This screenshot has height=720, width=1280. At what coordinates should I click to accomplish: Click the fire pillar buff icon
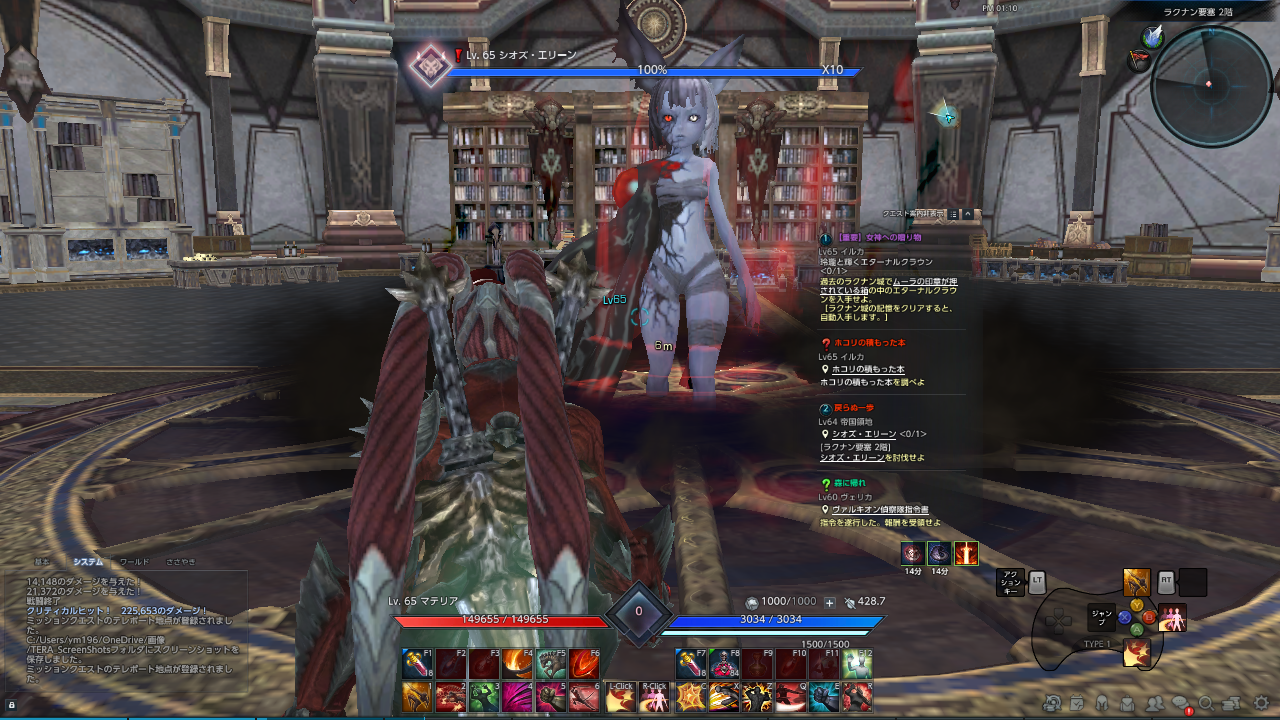coord(966,553)
